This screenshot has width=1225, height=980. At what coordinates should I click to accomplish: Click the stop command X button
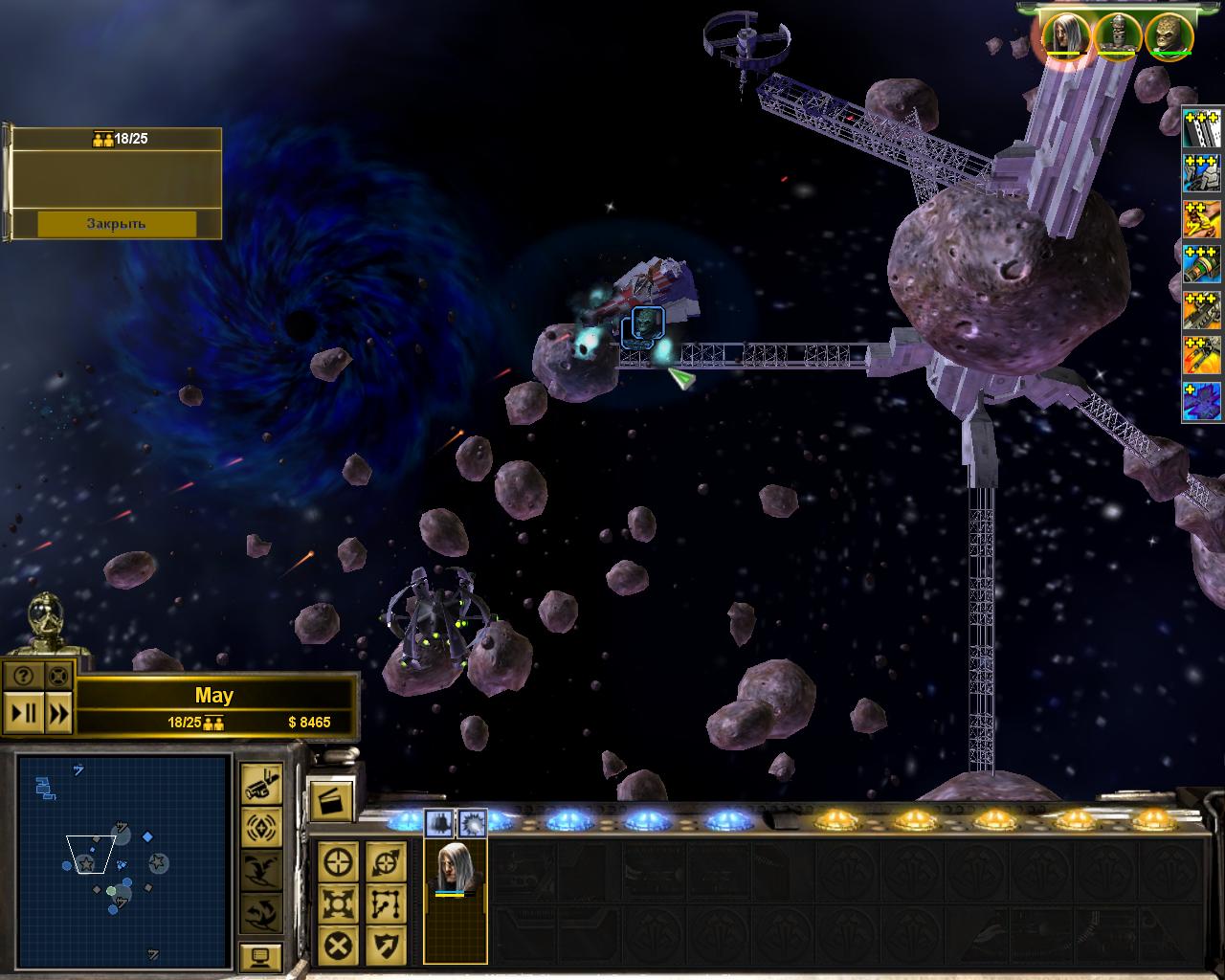tap(338, 946)
